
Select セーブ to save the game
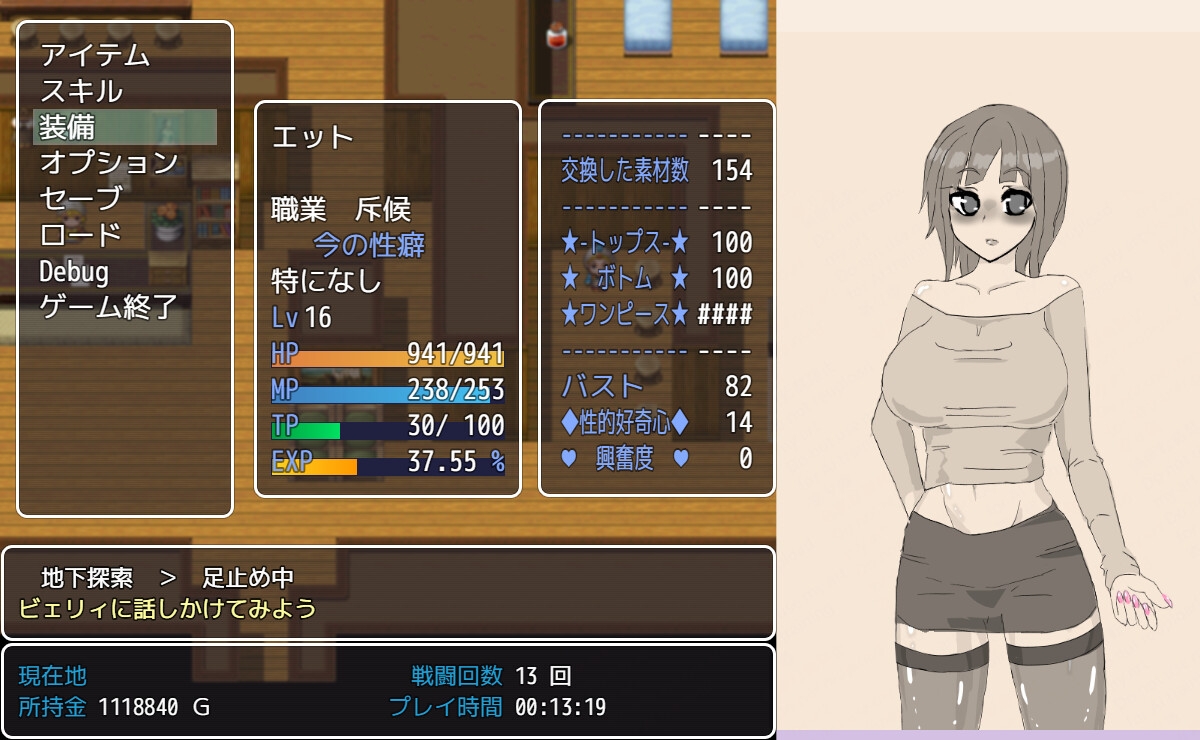[81, 199]
